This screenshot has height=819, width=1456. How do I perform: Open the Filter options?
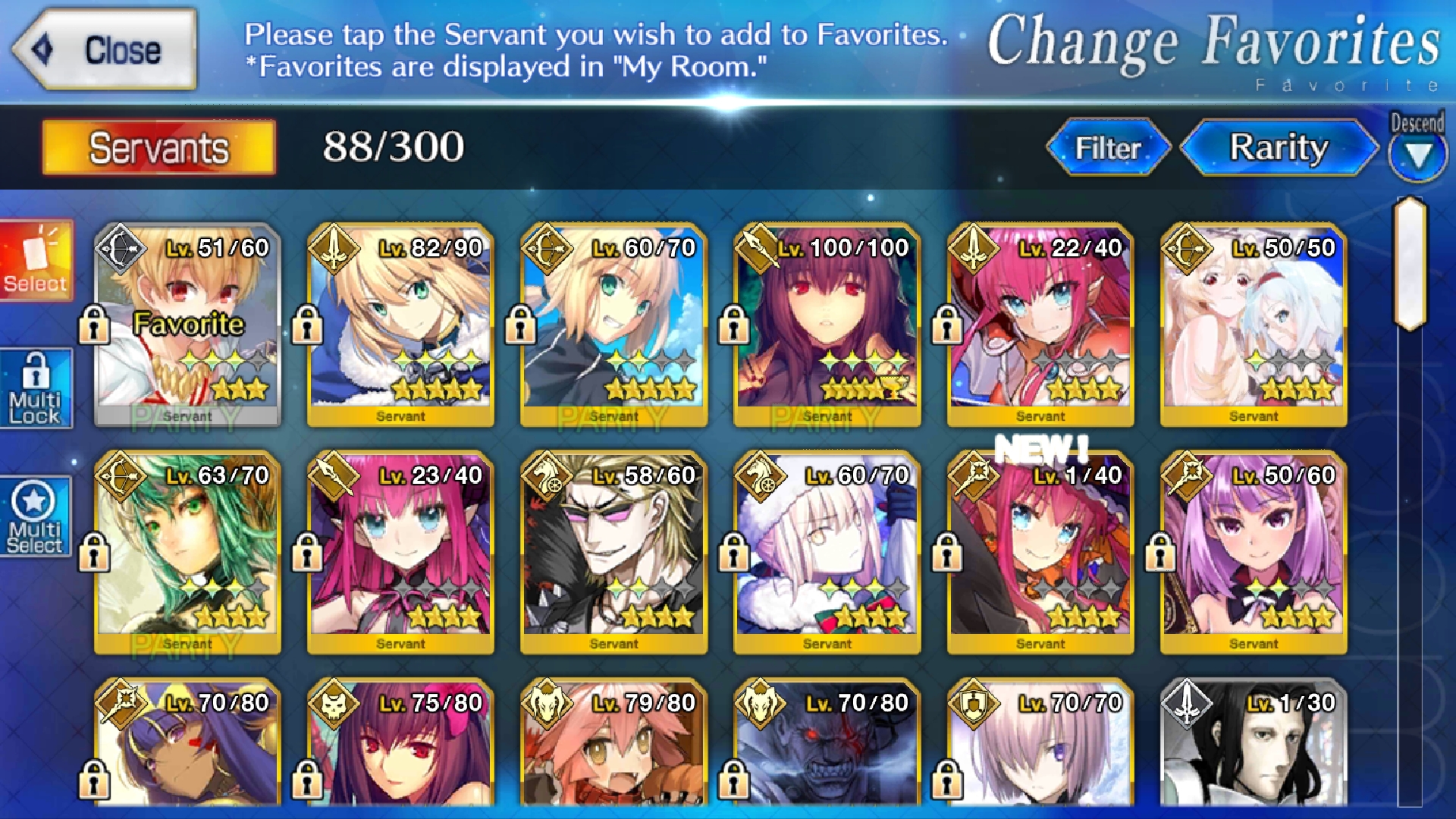(1107, 147)
